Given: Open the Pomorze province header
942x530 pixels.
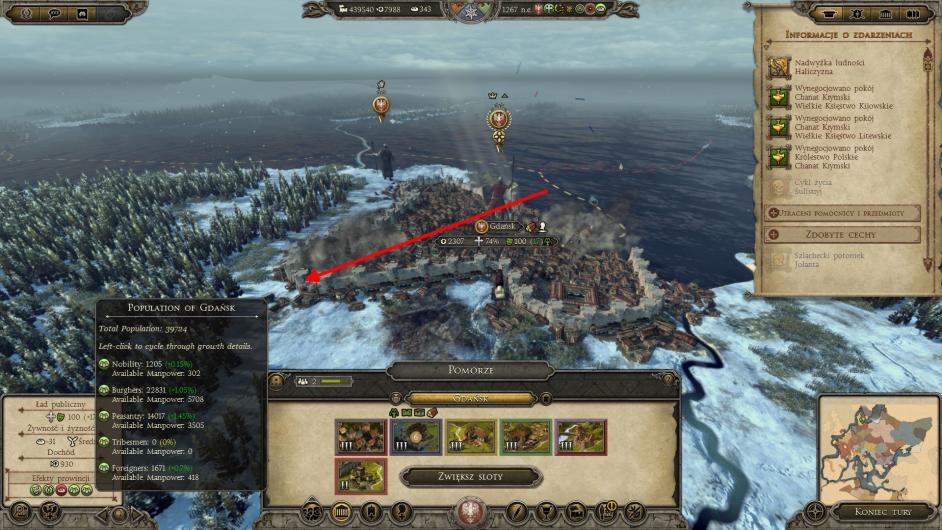Looking at the screenshot, I should click(x=470, y=369).
